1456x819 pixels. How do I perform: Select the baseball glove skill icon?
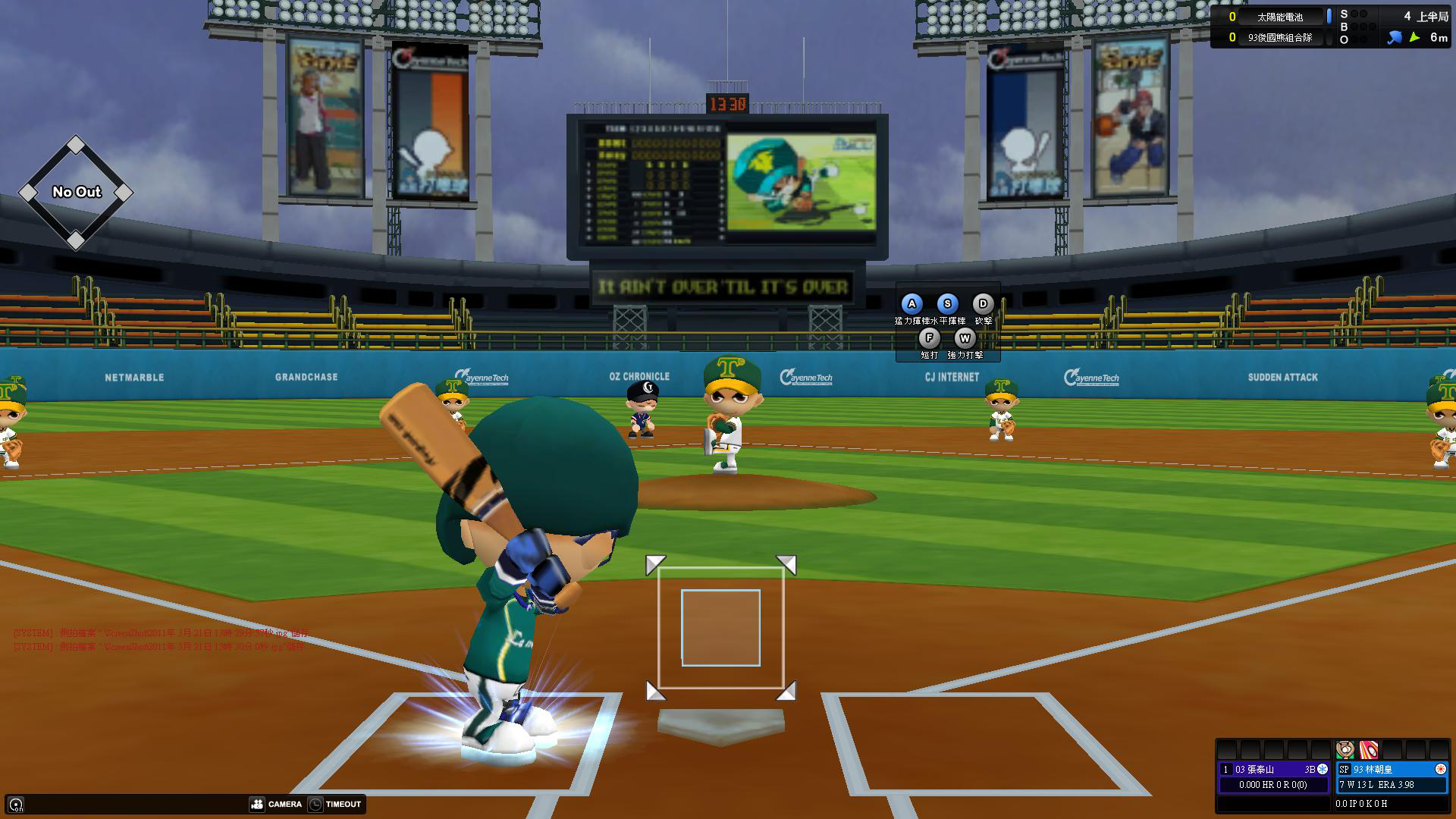click(1345, 750)
